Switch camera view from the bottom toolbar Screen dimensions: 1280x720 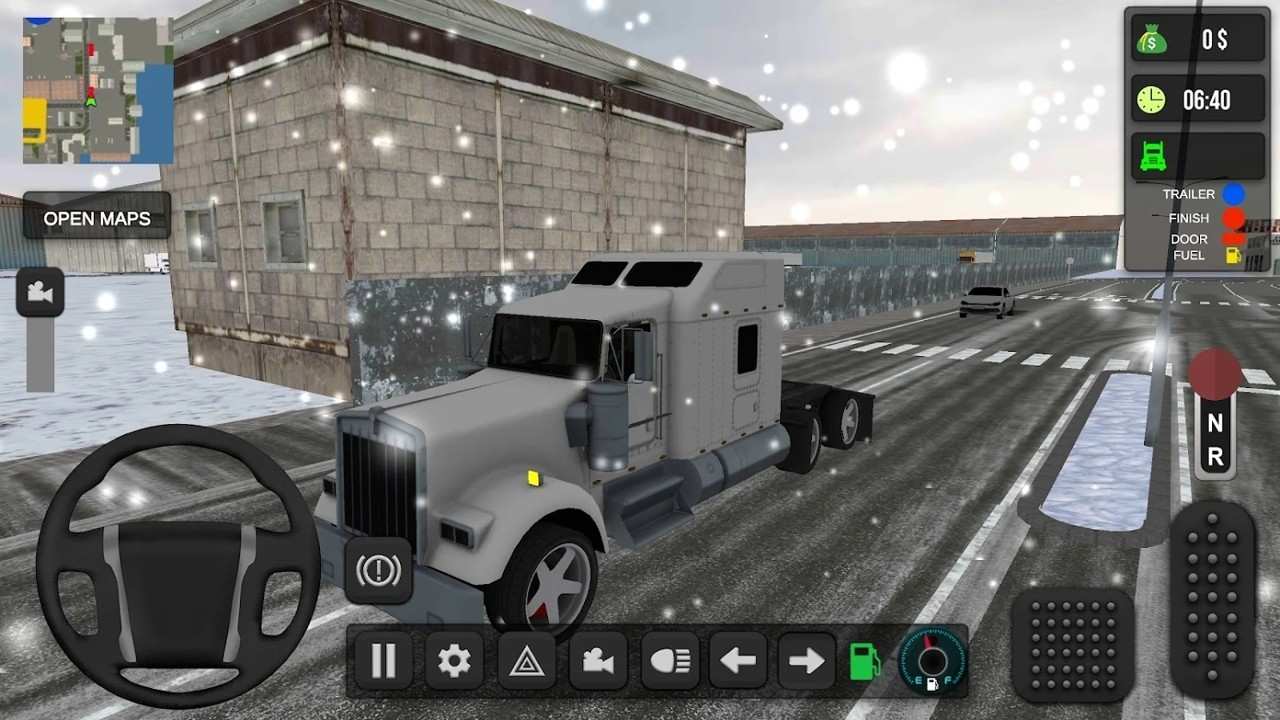coord(598,661)
